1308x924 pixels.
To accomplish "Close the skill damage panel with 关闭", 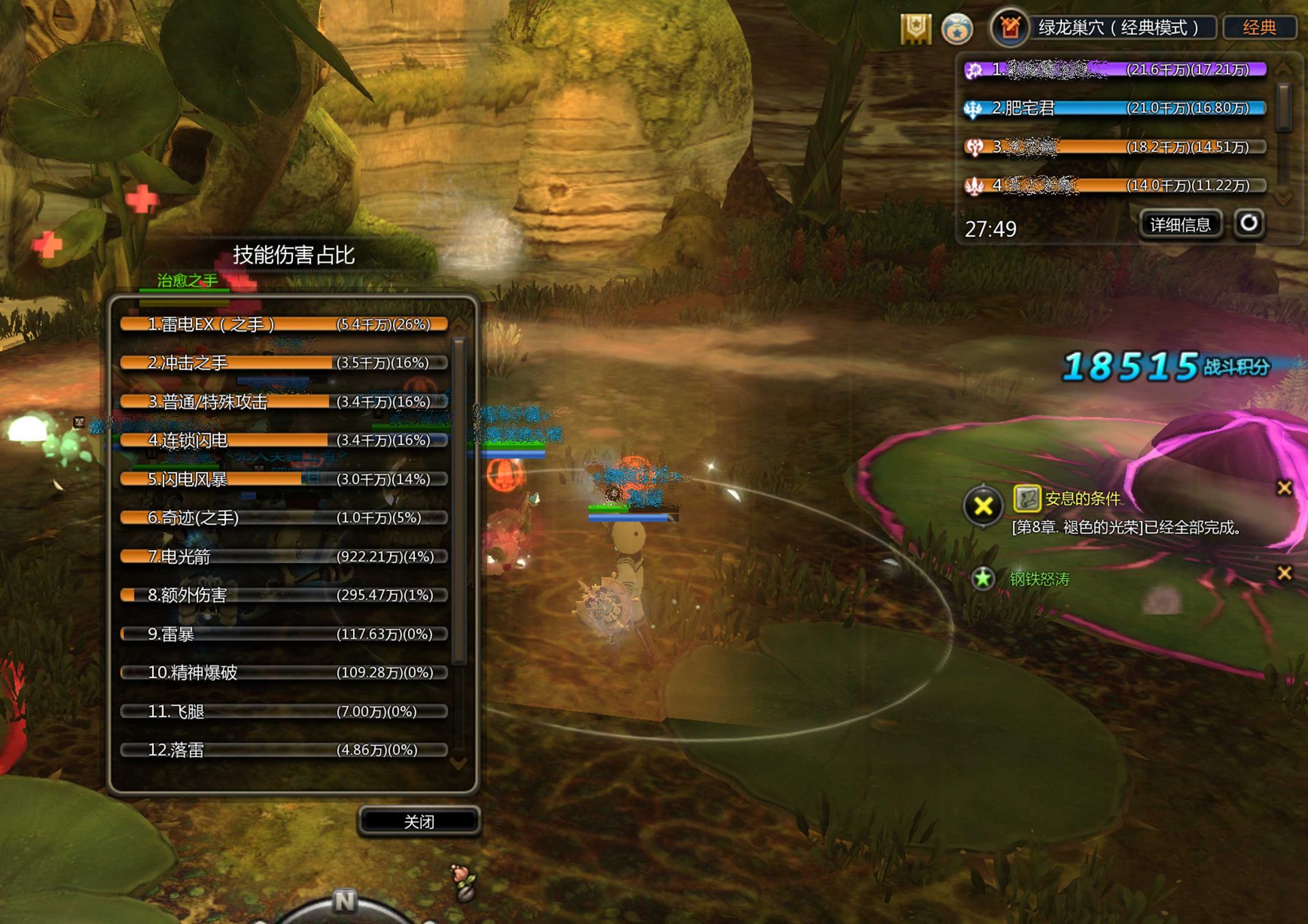I will pyautogui.click(x=419, y=822).
